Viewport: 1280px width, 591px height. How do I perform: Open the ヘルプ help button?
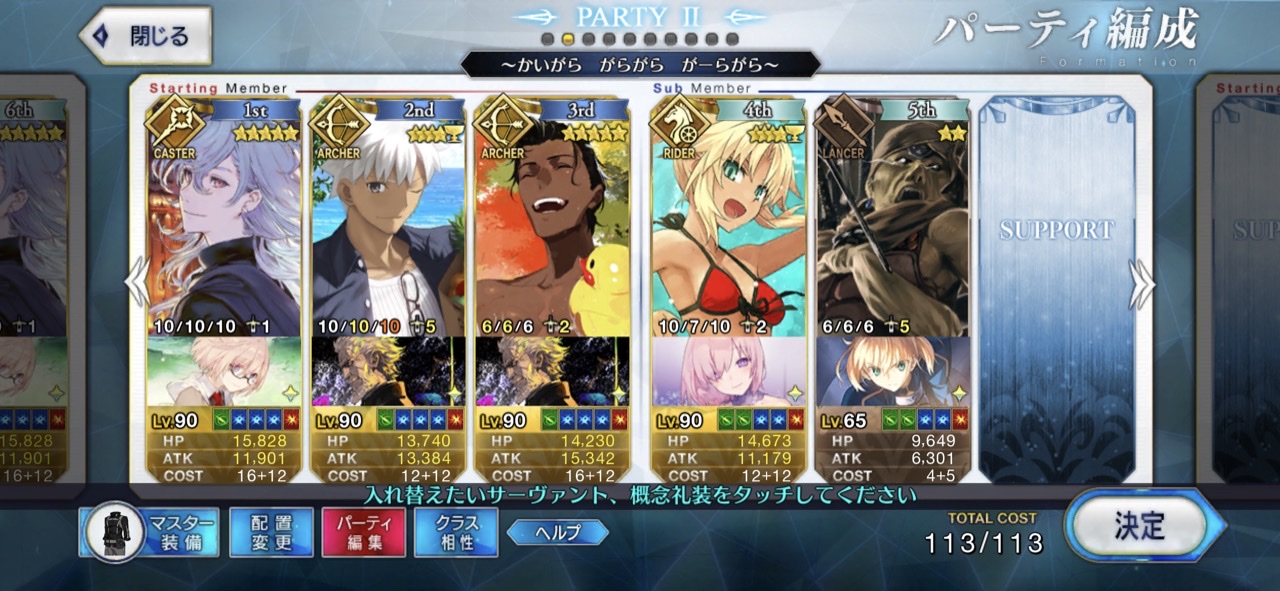click(x=557, y=532)
